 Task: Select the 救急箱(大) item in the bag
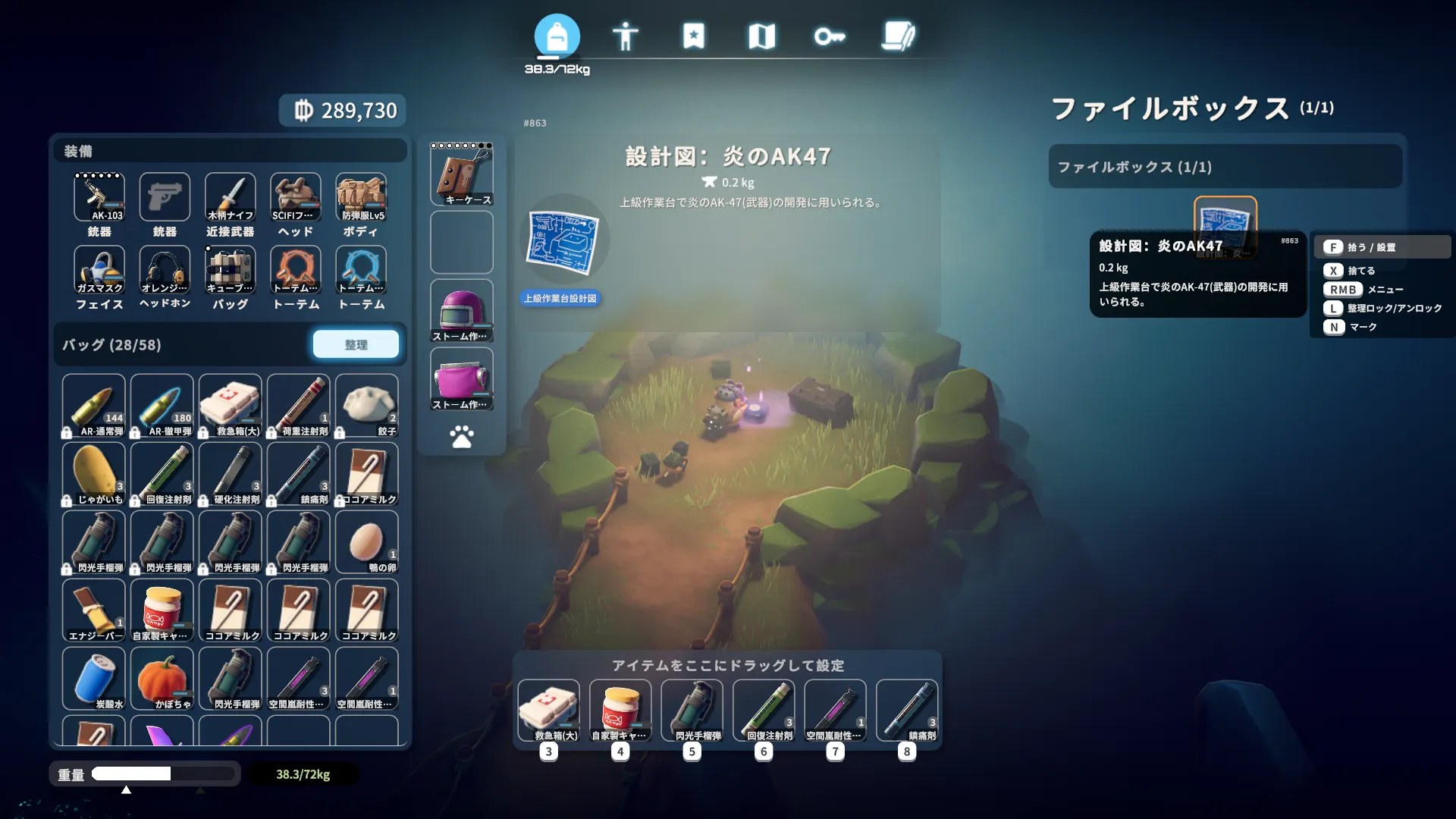point(231,406)
